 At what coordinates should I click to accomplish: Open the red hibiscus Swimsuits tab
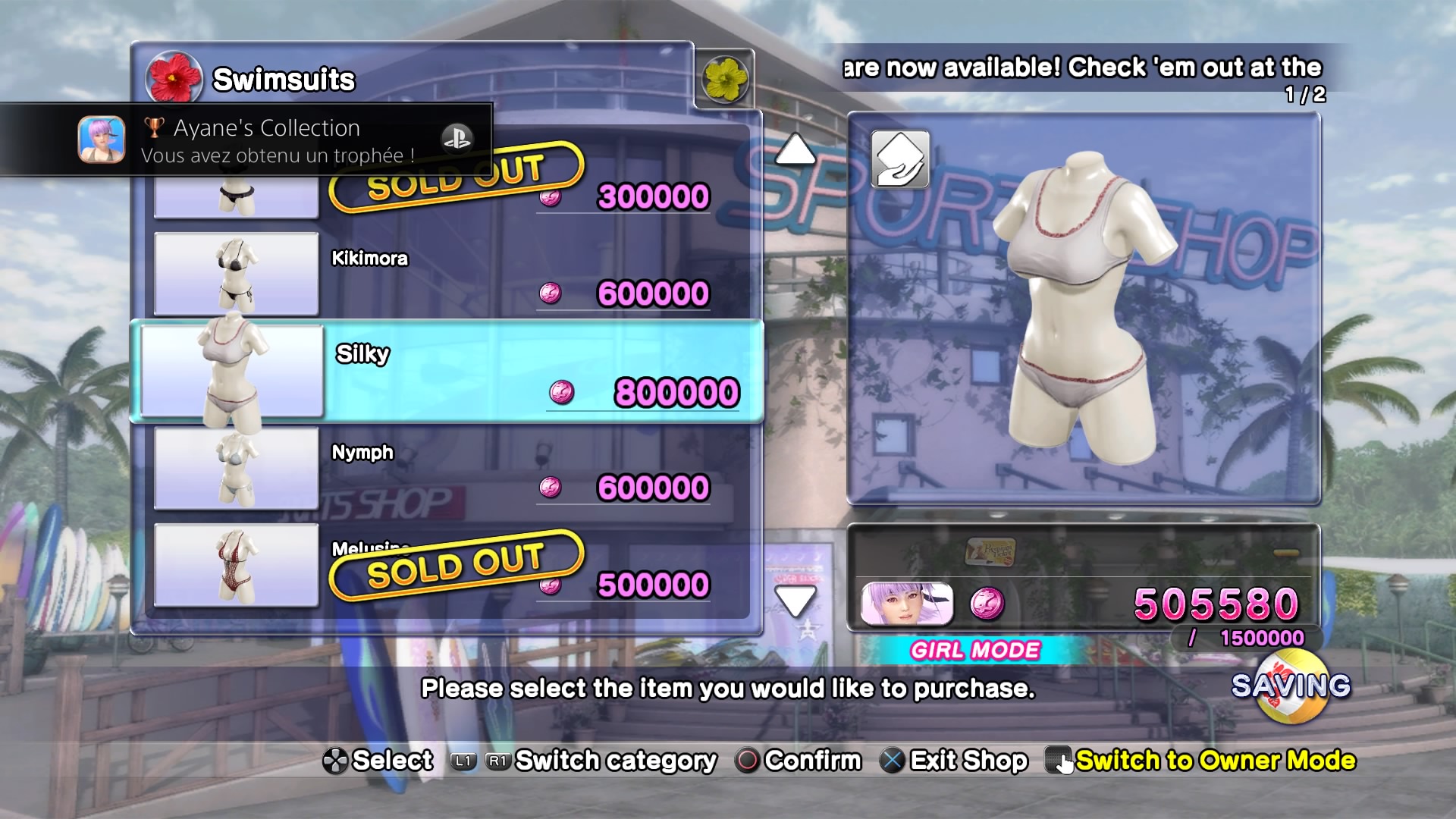pos(174,79)
